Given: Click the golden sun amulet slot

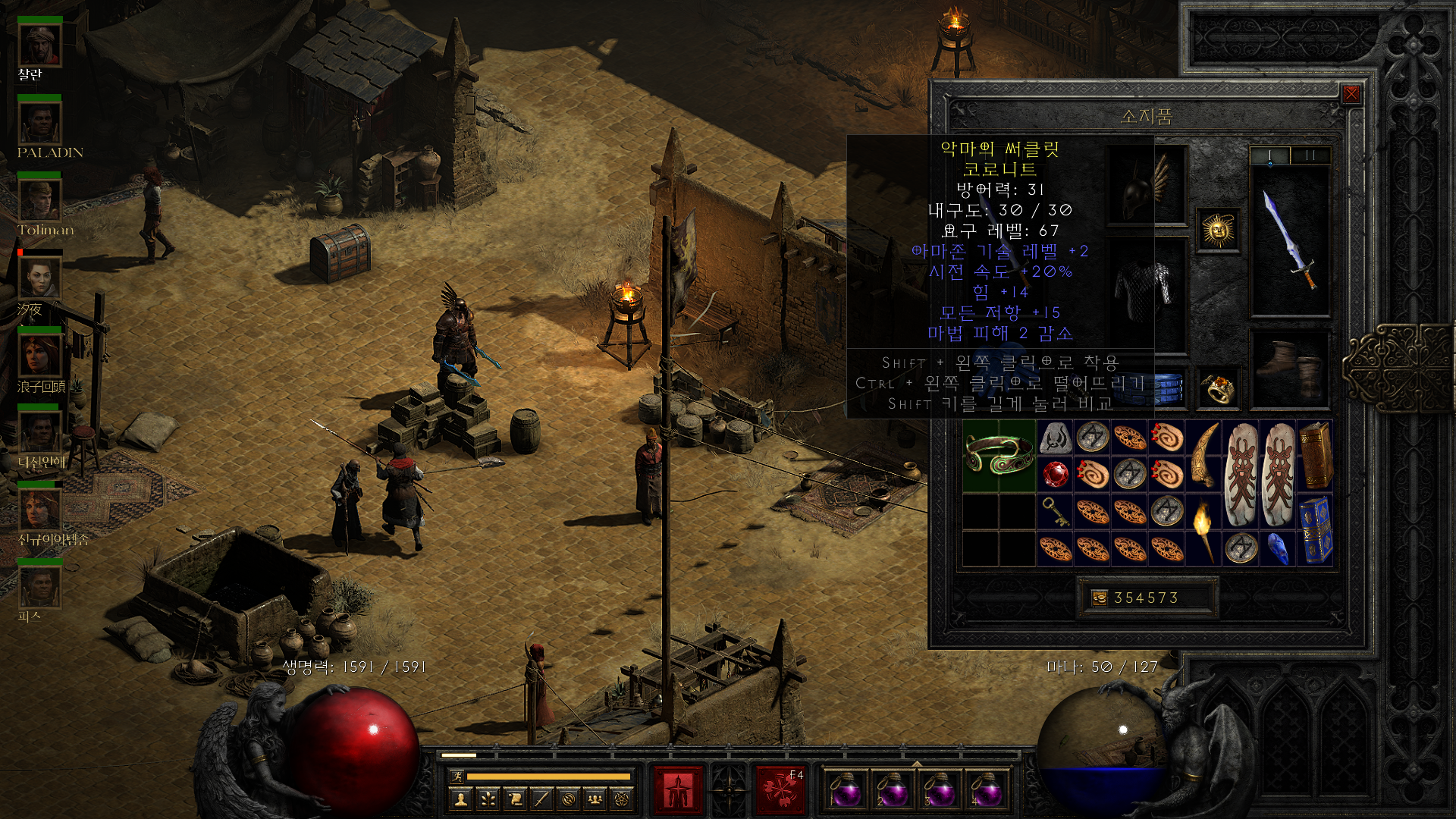Looking at the screenshot, I should pyautogui.click(x=1218, y=231).
